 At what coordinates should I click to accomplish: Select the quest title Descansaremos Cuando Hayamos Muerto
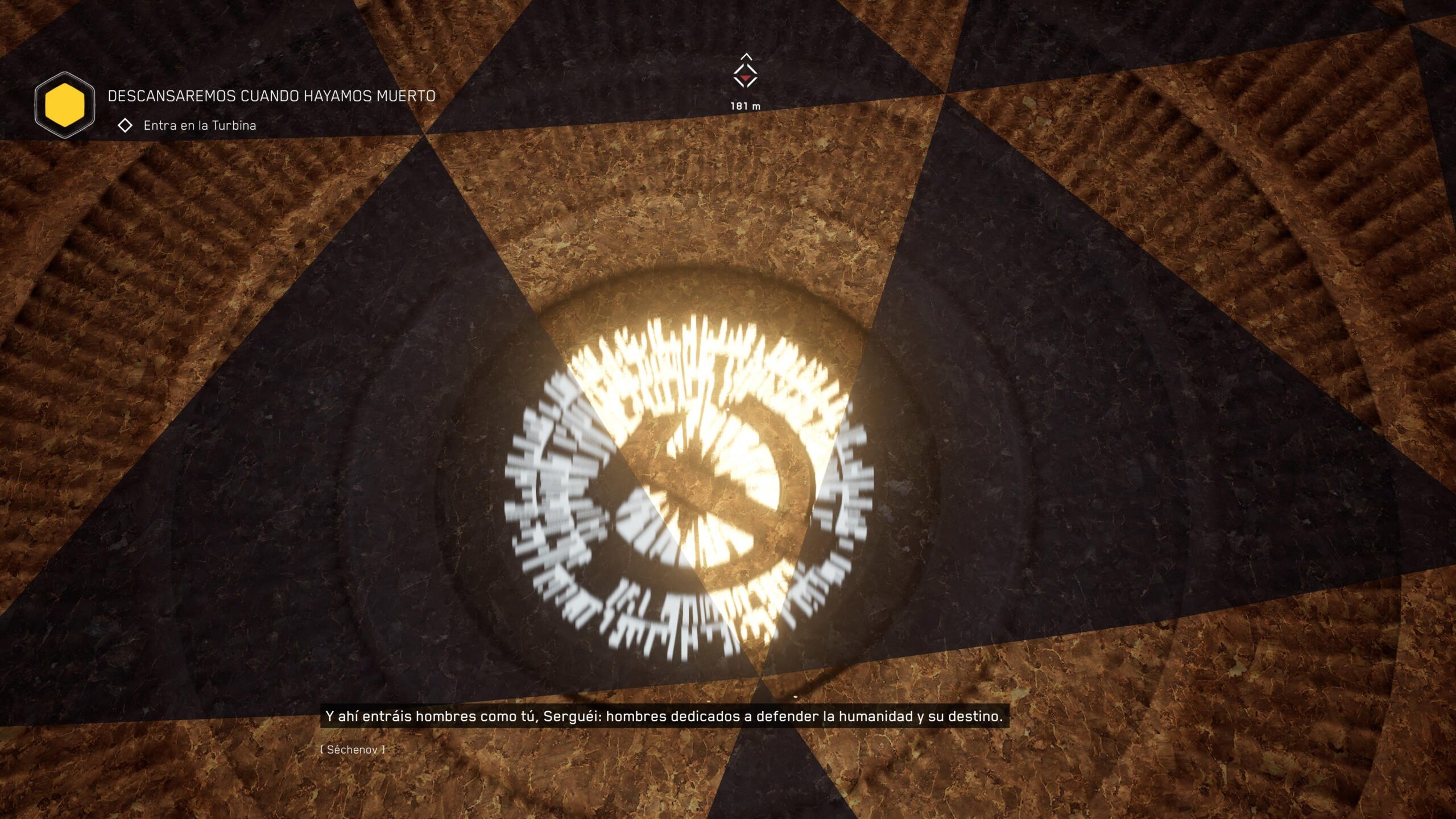pos(271,96)
